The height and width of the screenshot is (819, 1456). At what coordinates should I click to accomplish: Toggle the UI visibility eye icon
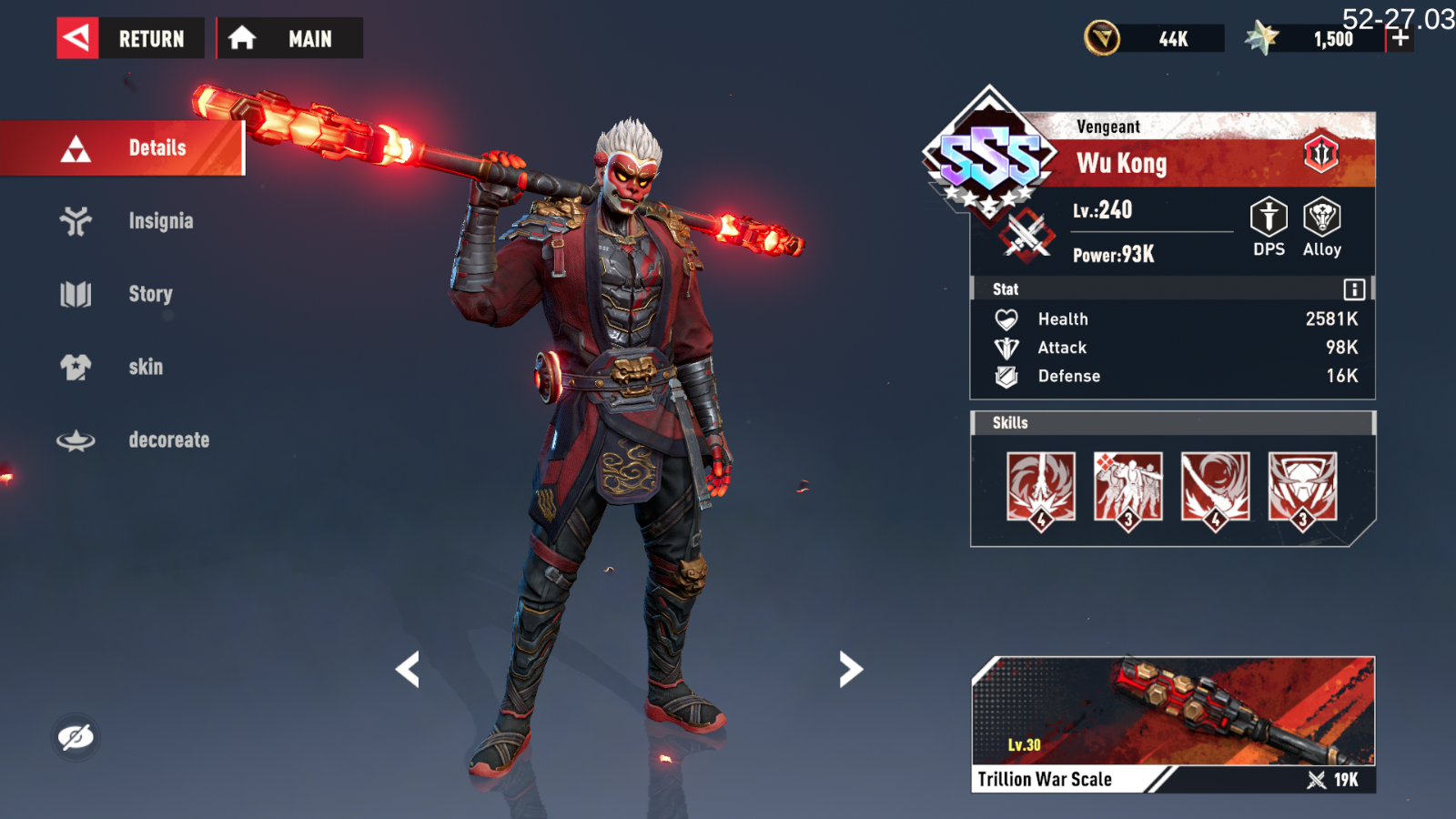[x=77, y=737]
